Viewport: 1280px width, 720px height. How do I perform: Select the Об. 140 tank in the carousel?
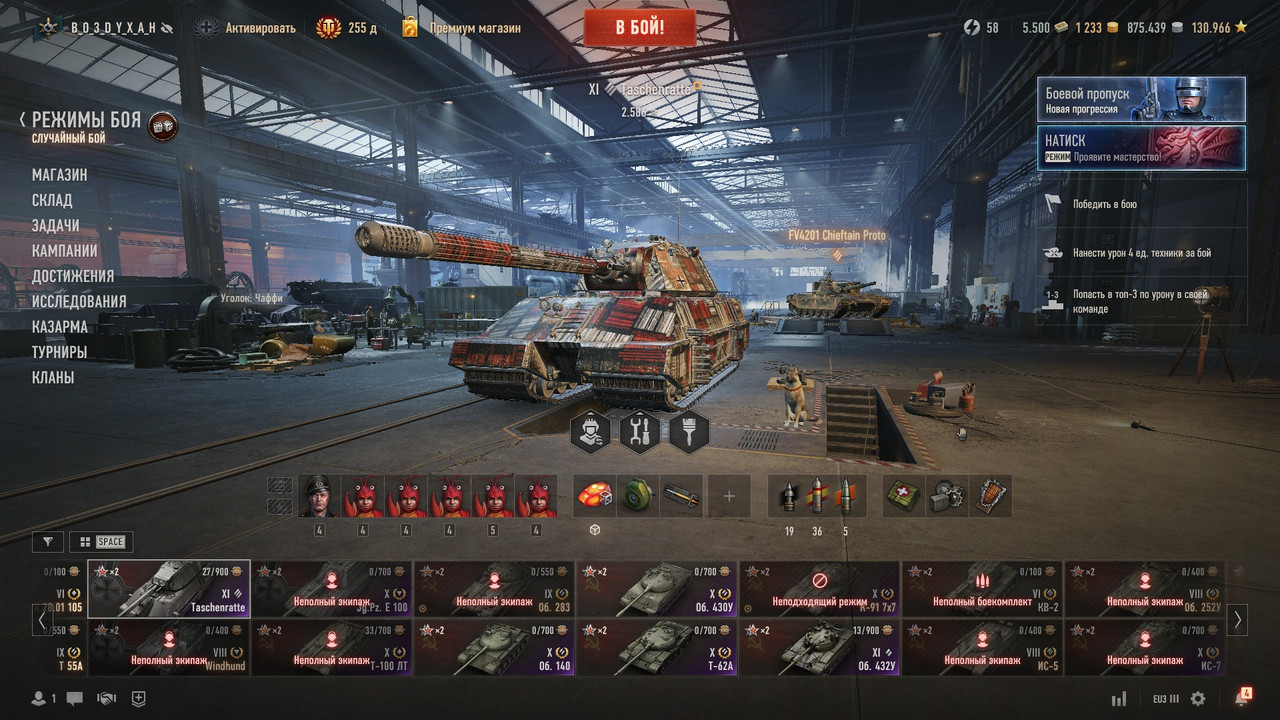click(494, 648)
